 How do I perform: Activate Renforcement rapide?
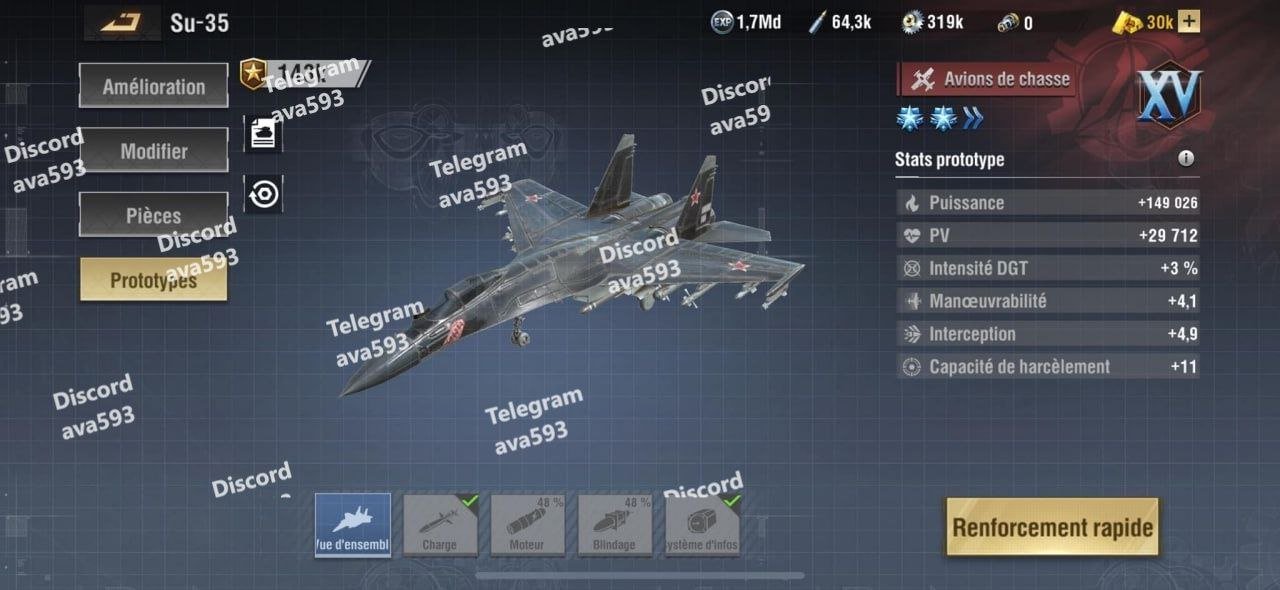coord(1052,527)
